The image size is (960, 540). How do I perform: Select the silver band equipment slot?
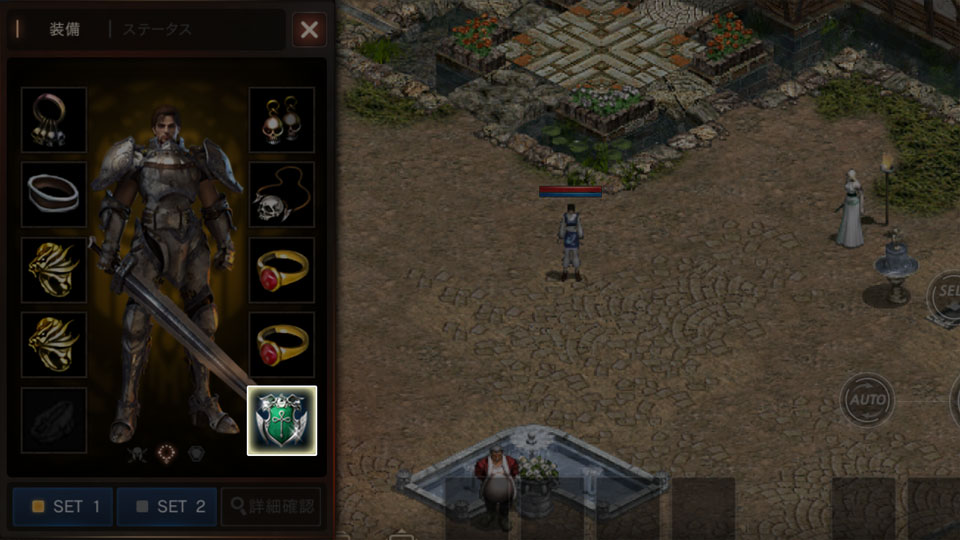pyautogui.click(x=54, y=194)
